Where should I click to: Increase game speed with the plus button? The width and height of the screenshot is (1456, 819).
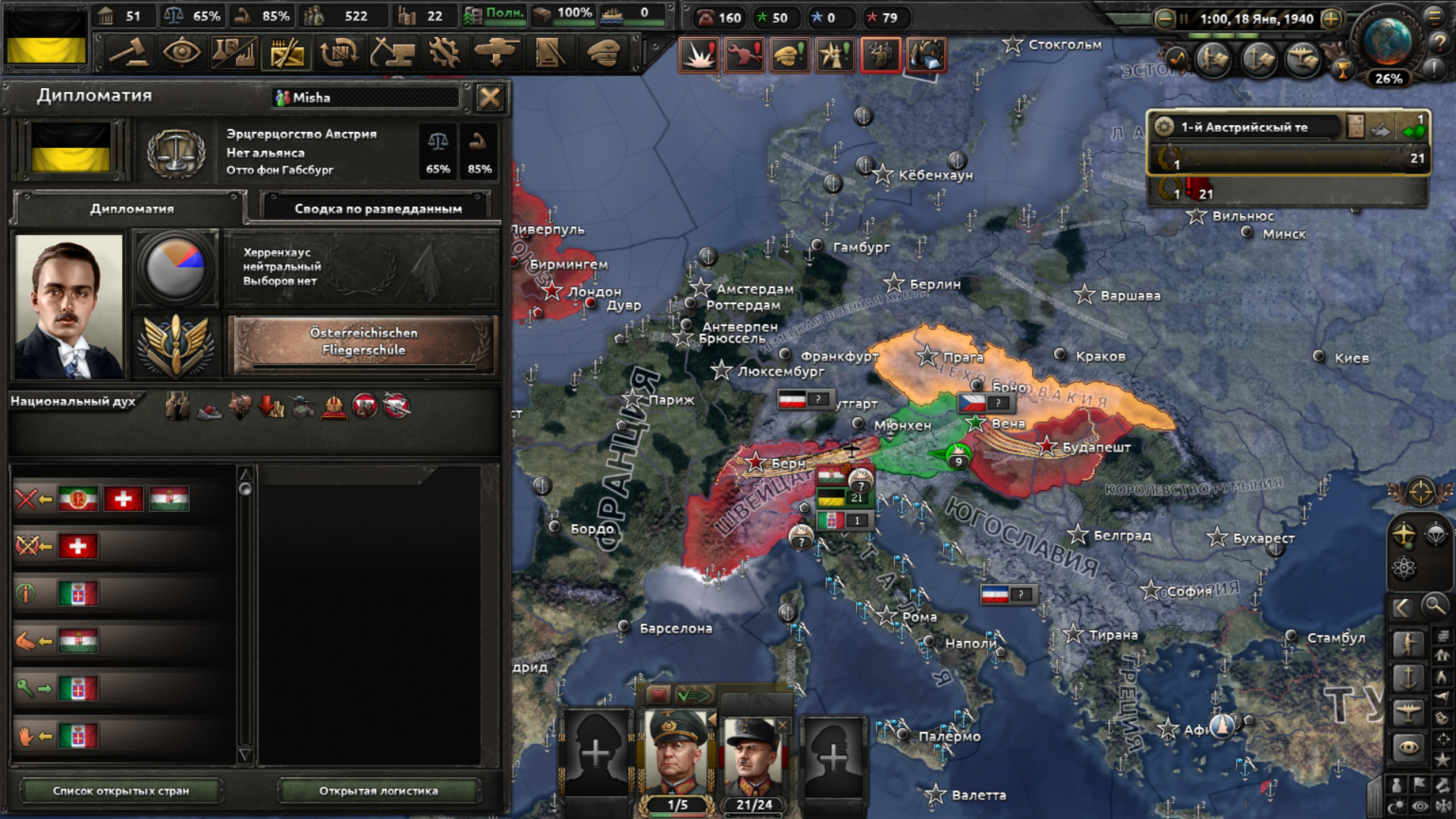[x=1331, y=19]
